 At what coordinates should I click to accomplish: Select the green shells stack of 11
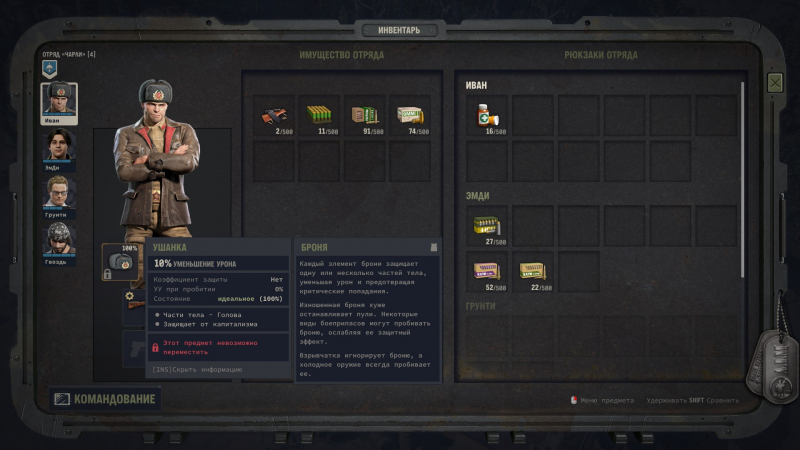point(319,116)
